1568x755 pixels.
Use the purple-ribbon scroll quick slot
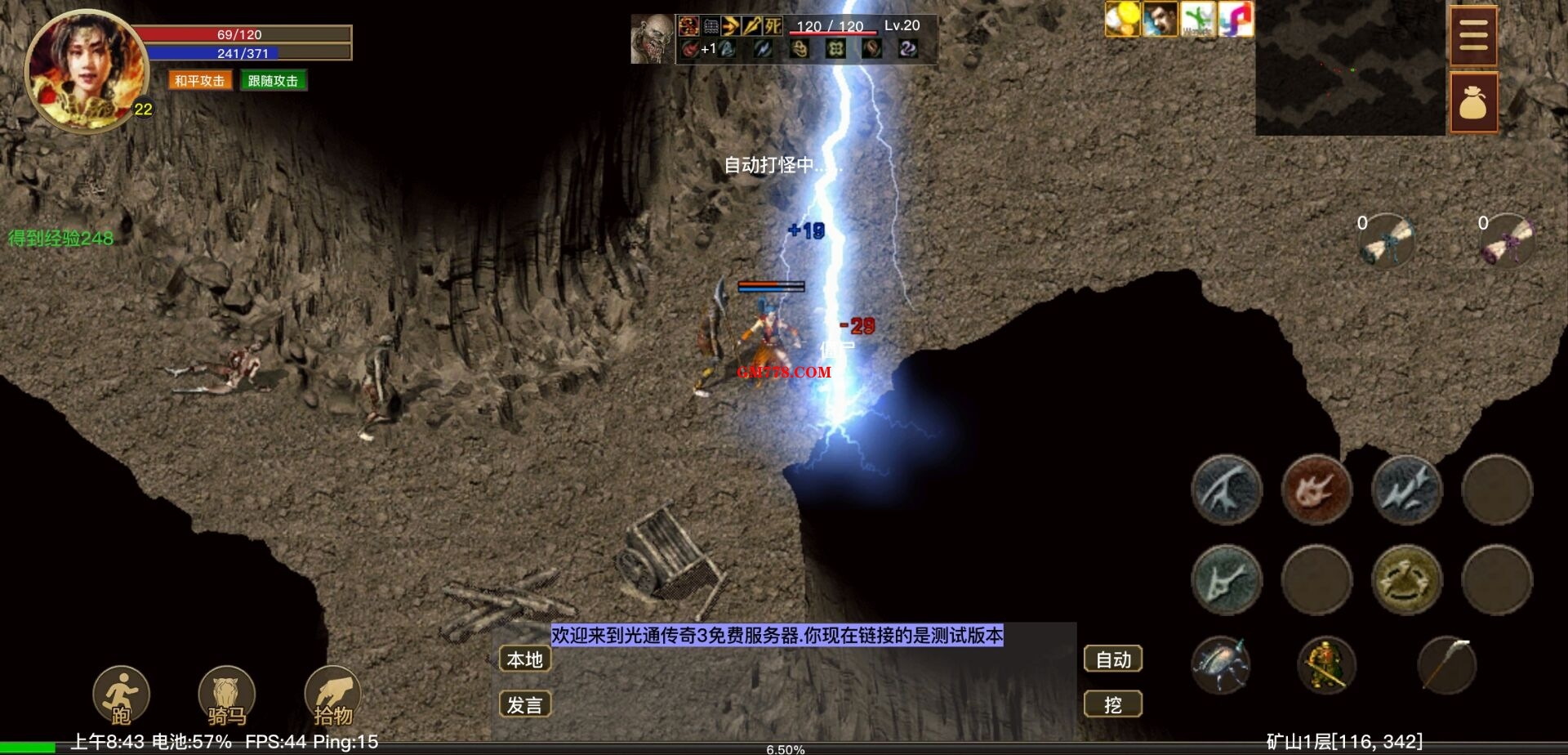(x=1508, y=241)
